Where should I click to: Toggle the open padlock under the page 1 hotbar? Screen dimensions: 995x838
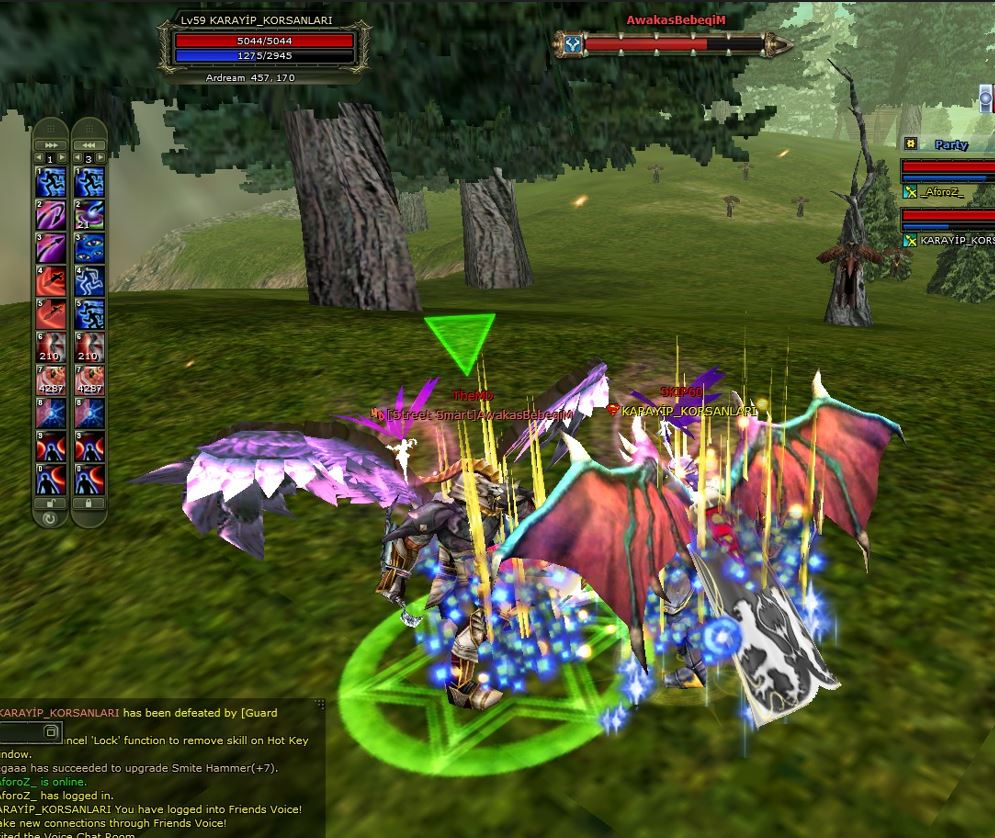[50, 503]
